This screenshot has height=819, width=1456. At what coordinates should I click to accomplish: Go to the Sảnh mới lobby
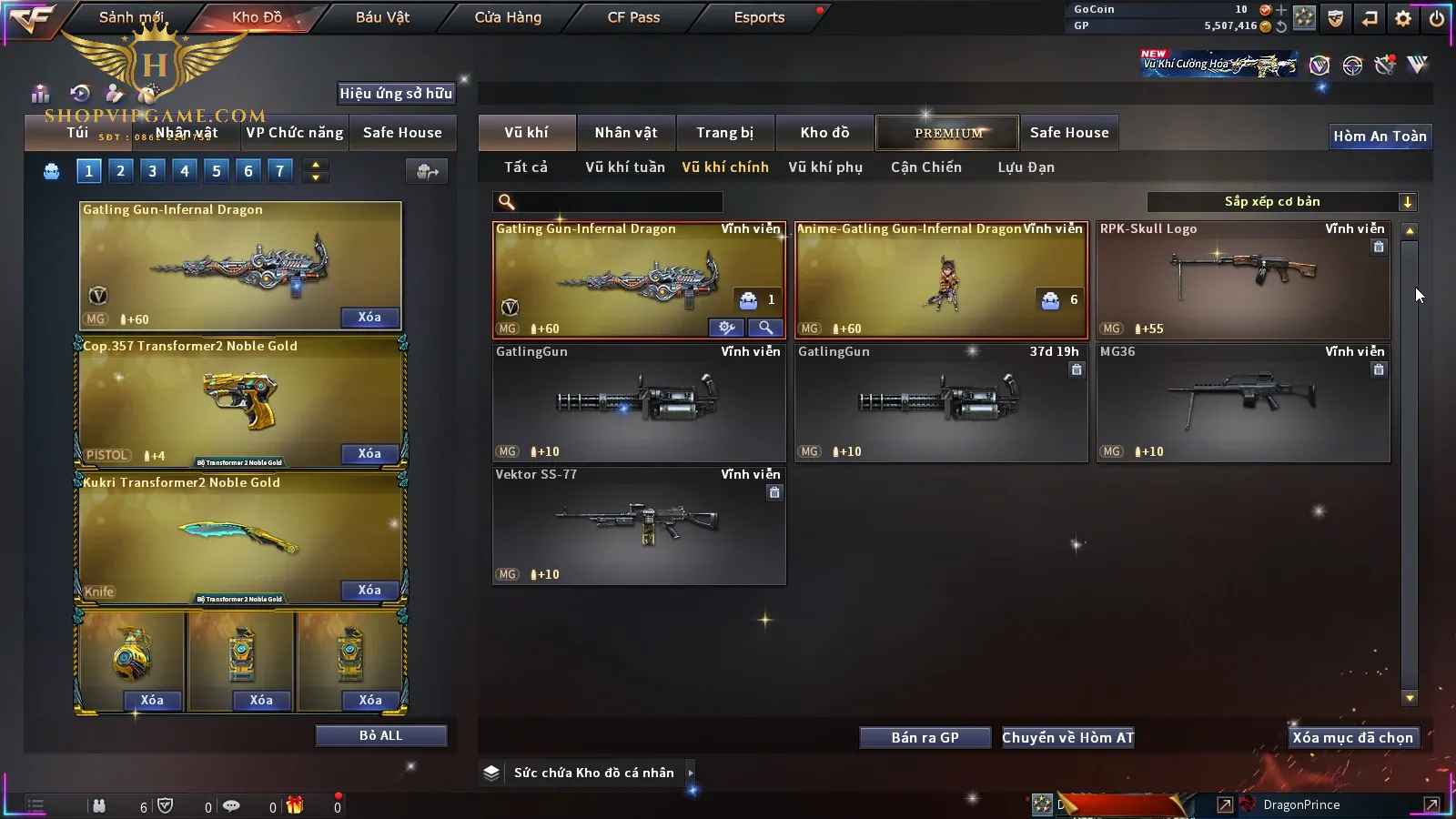(131, 17)
